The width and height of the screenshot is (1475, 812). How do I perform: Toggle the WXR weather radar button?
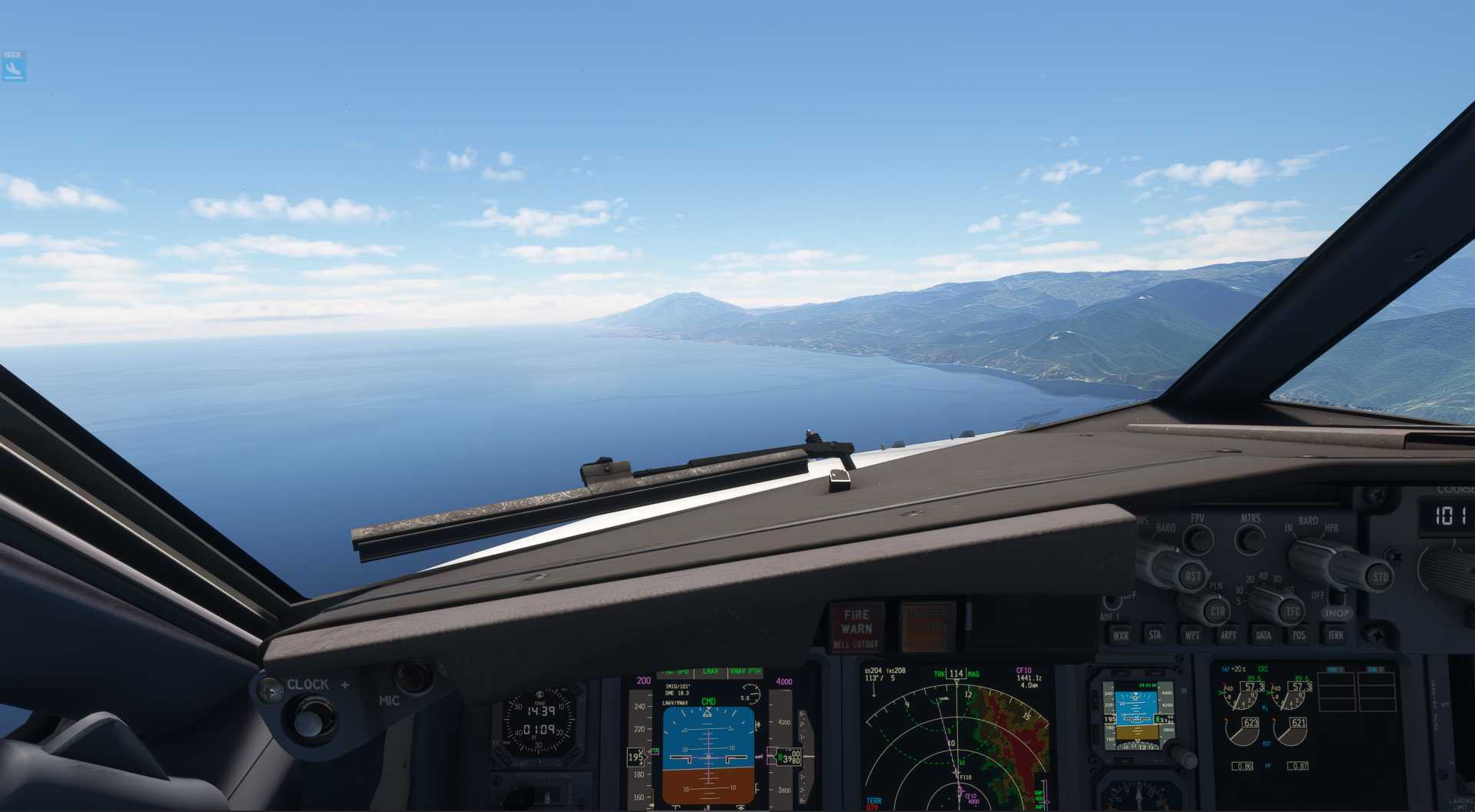coord(1121,635)
